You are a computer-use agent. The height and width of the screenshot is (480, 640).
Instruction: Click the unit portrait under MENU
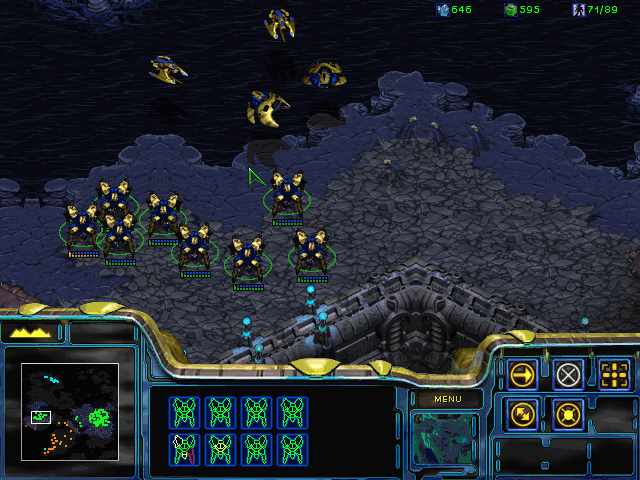coord(445,438)
